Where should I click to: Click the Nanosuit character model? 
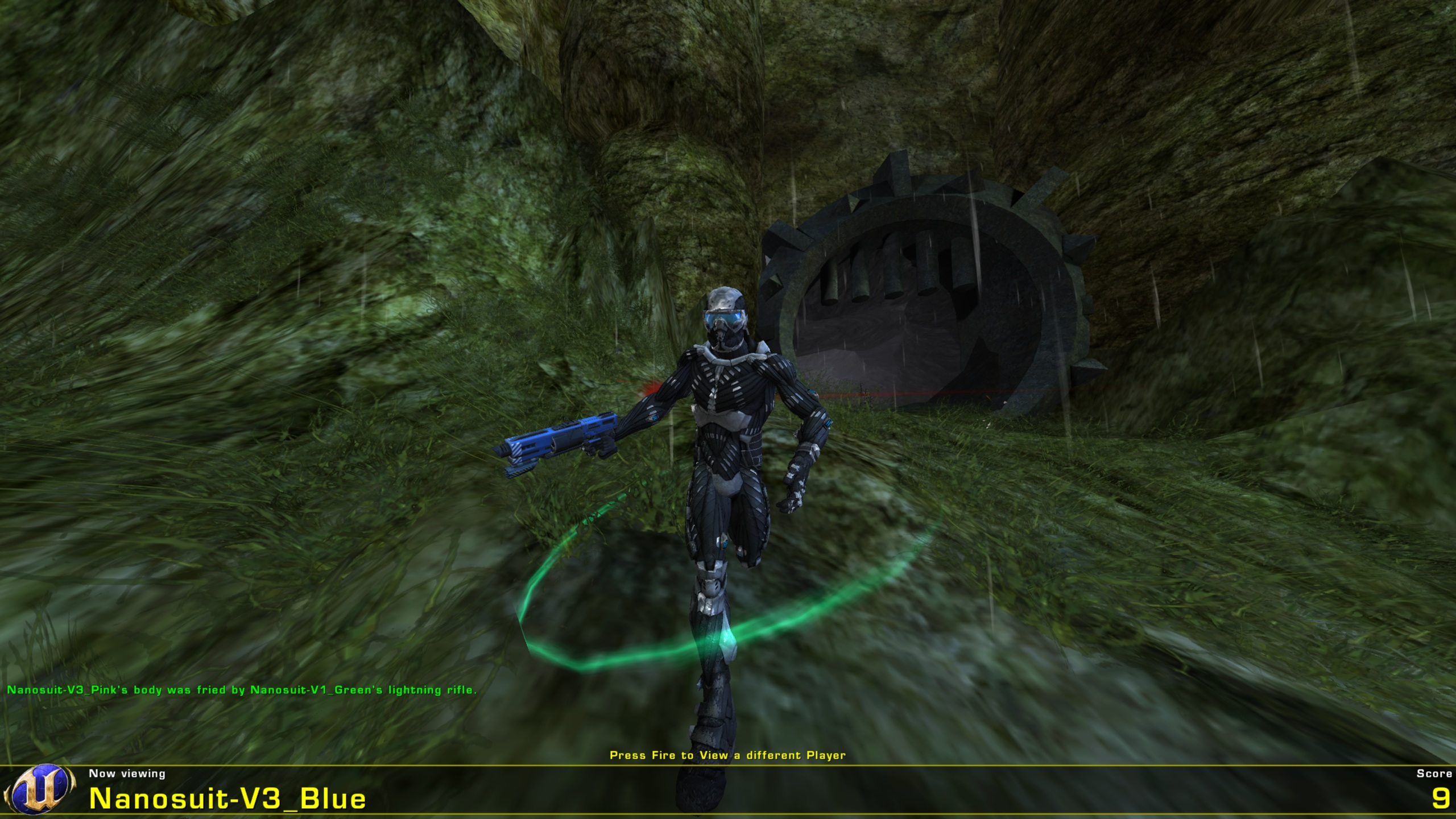point(728,427)
